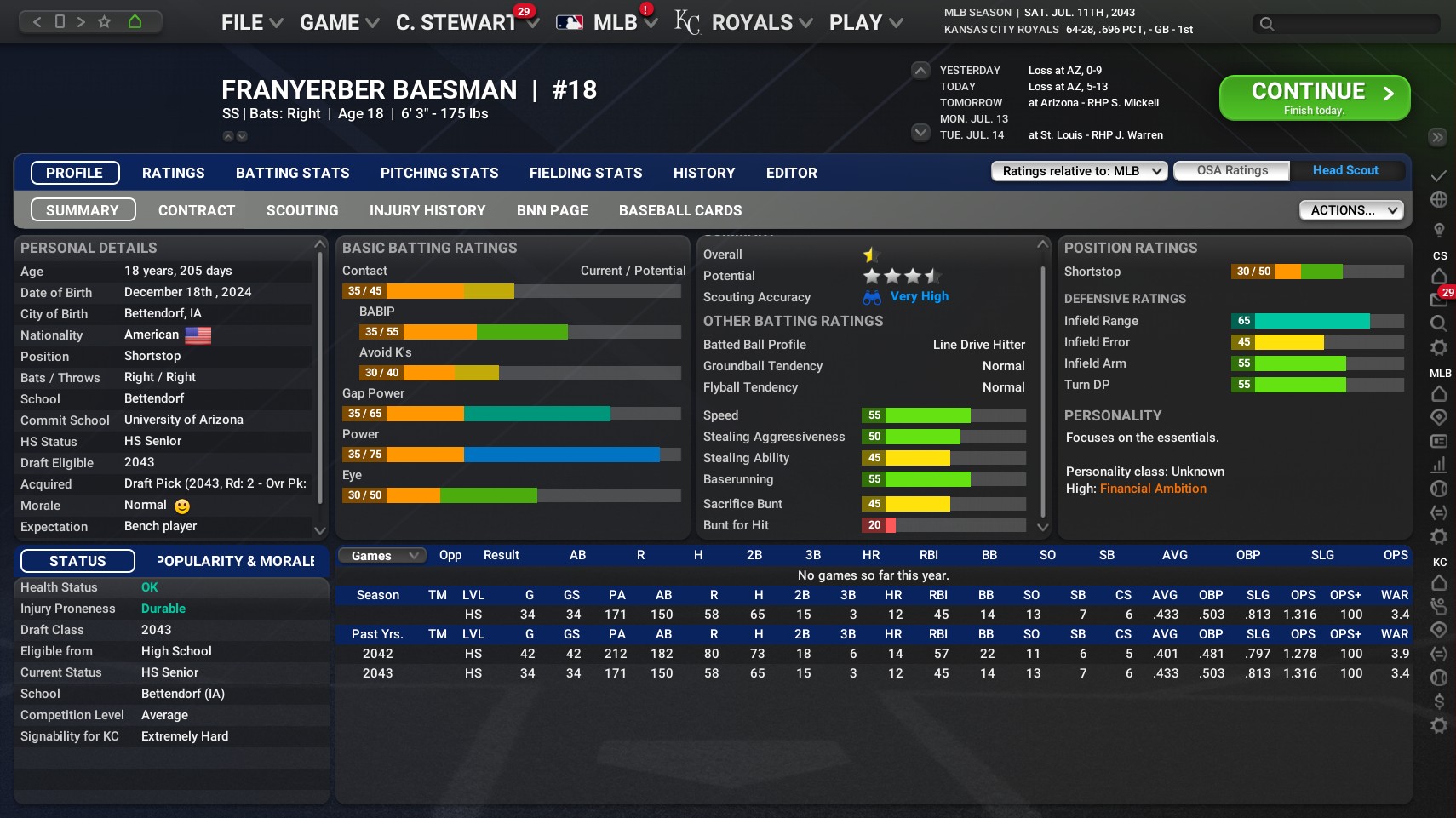Collapse the right sidebar with the chevron arrows
Viewport: 1456px width, 818px height.
point(1438,137)
